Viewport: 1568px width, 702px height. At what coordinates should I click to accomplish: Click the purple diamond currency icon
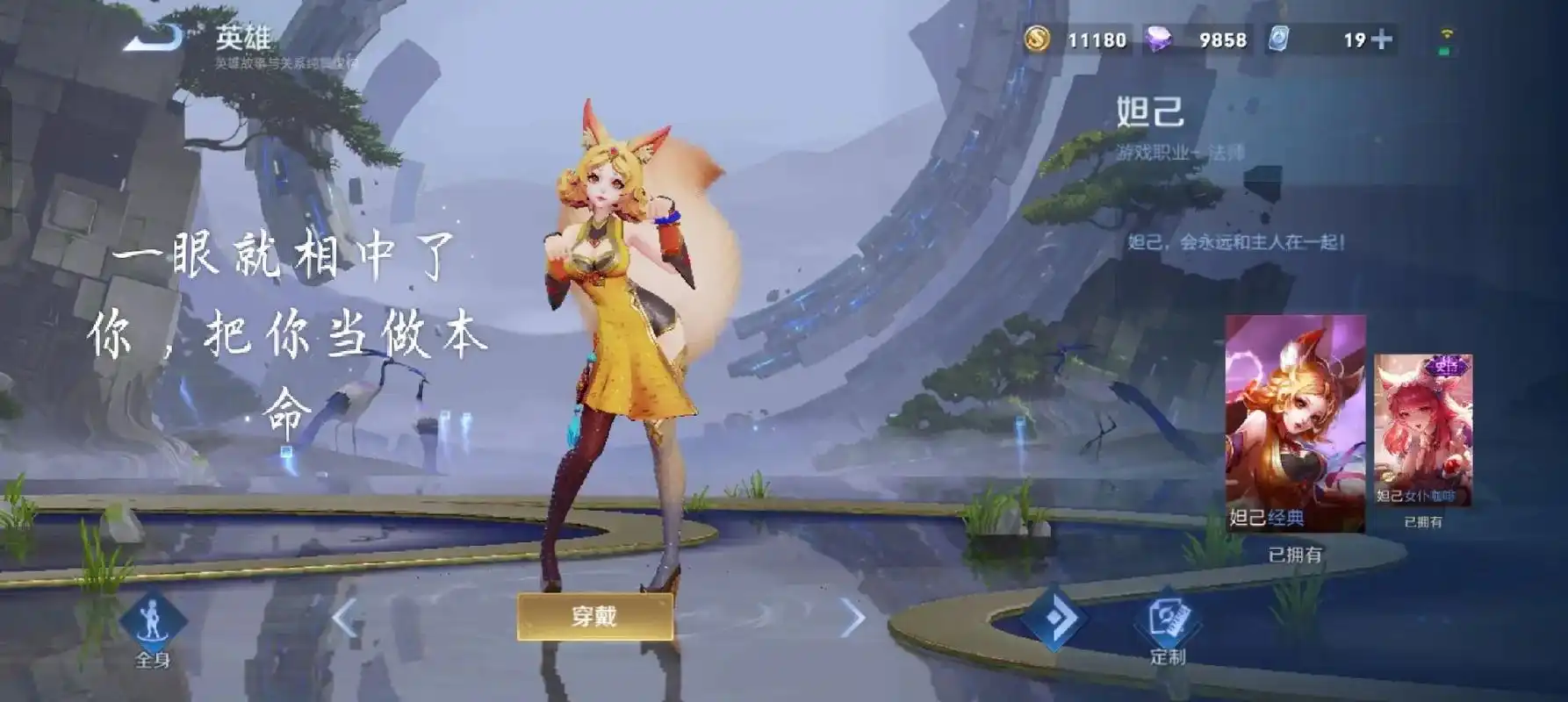(x=1159, y=39)
